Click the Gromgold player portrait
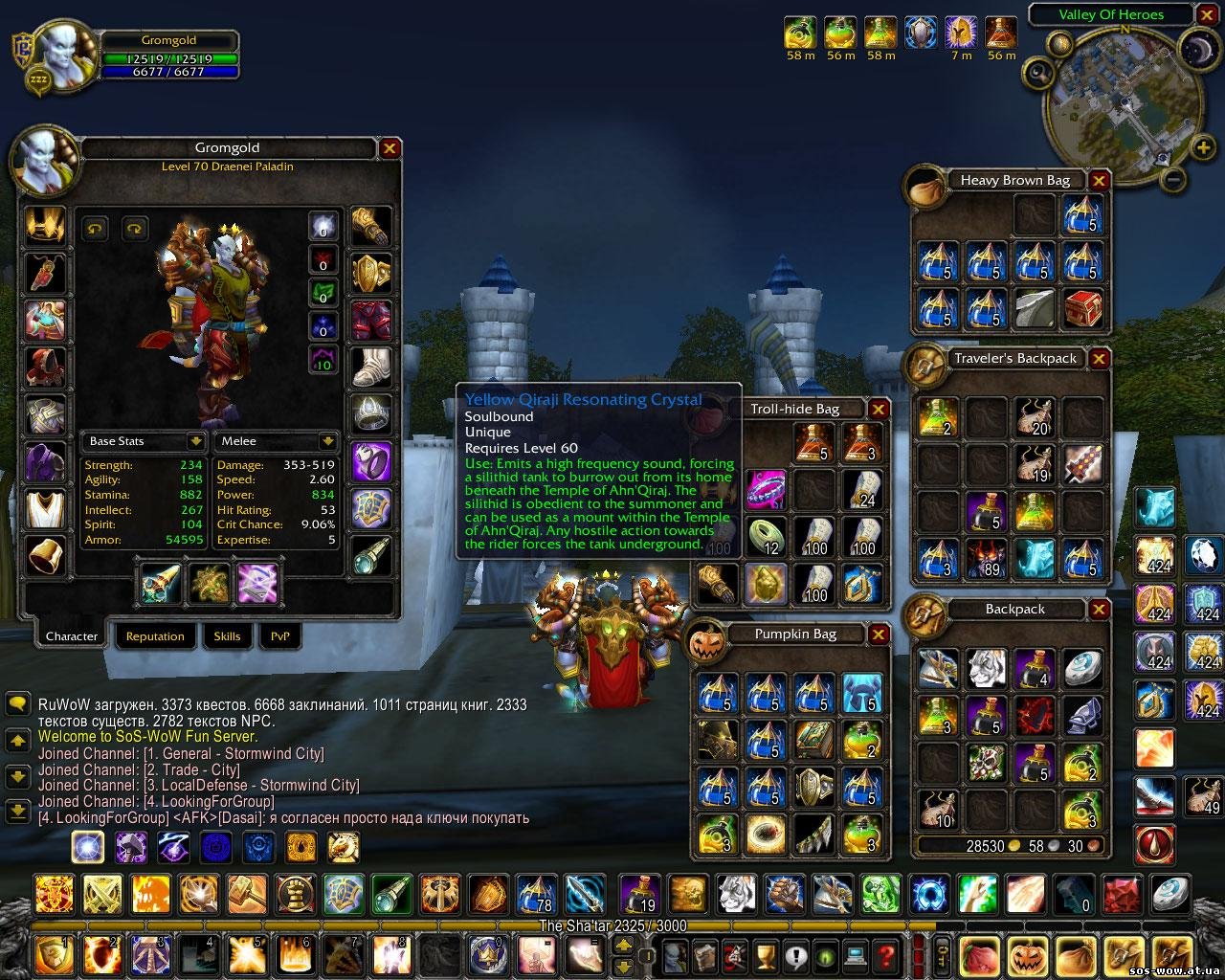This screenshot has width=1225, height=980. click(x=65, y=56)
